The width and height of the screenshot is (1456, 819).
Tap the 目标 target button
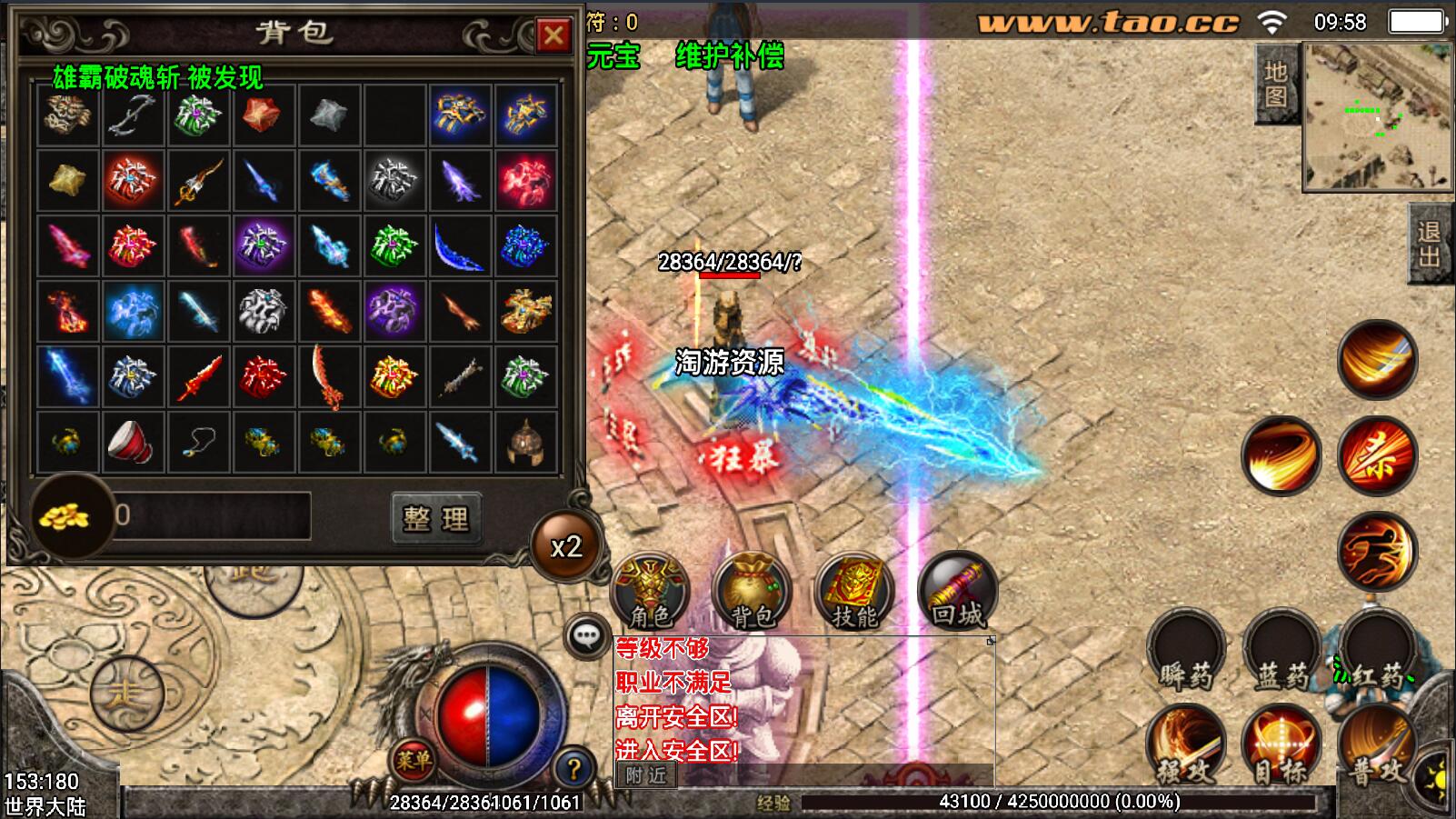pos(1281,747)
